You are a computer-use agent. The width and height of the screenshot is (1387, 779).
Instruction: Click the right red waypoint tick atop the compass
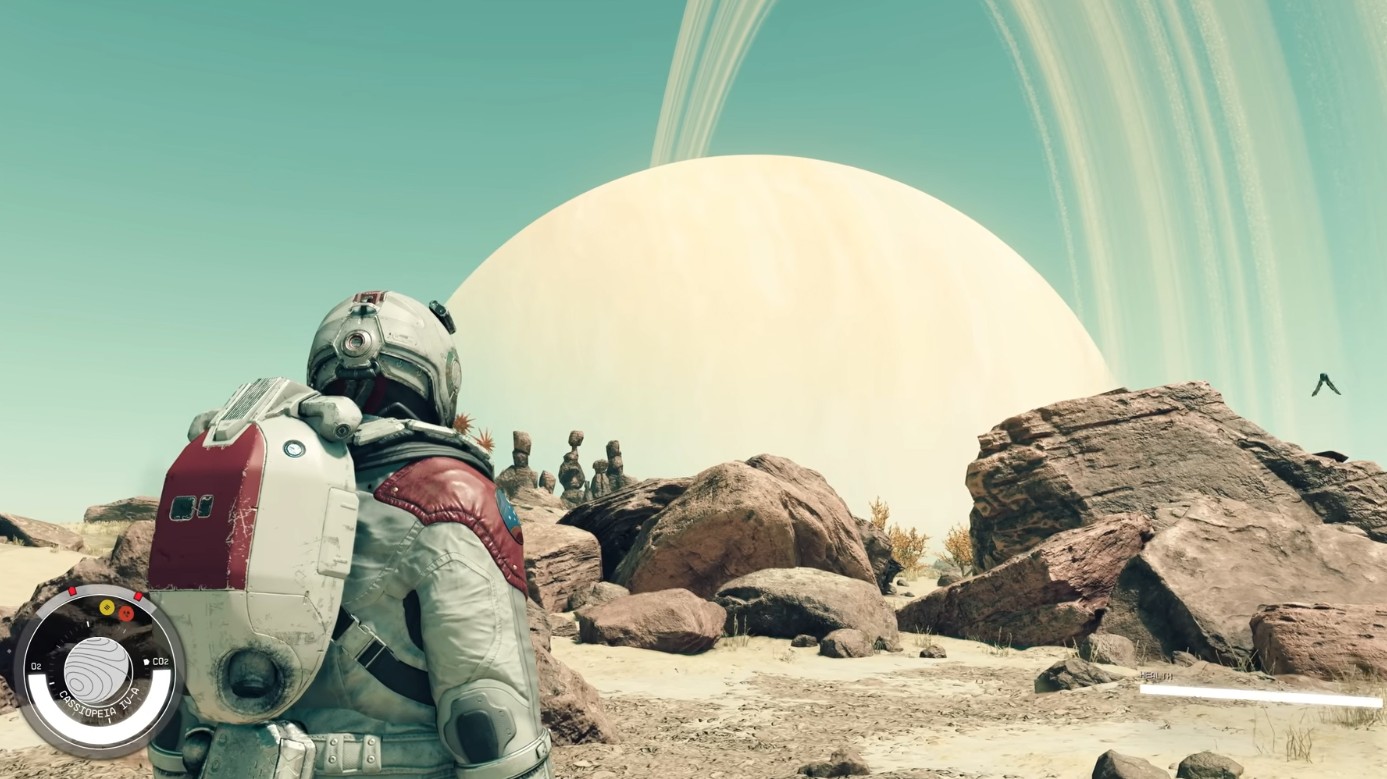tap(138, 594)
